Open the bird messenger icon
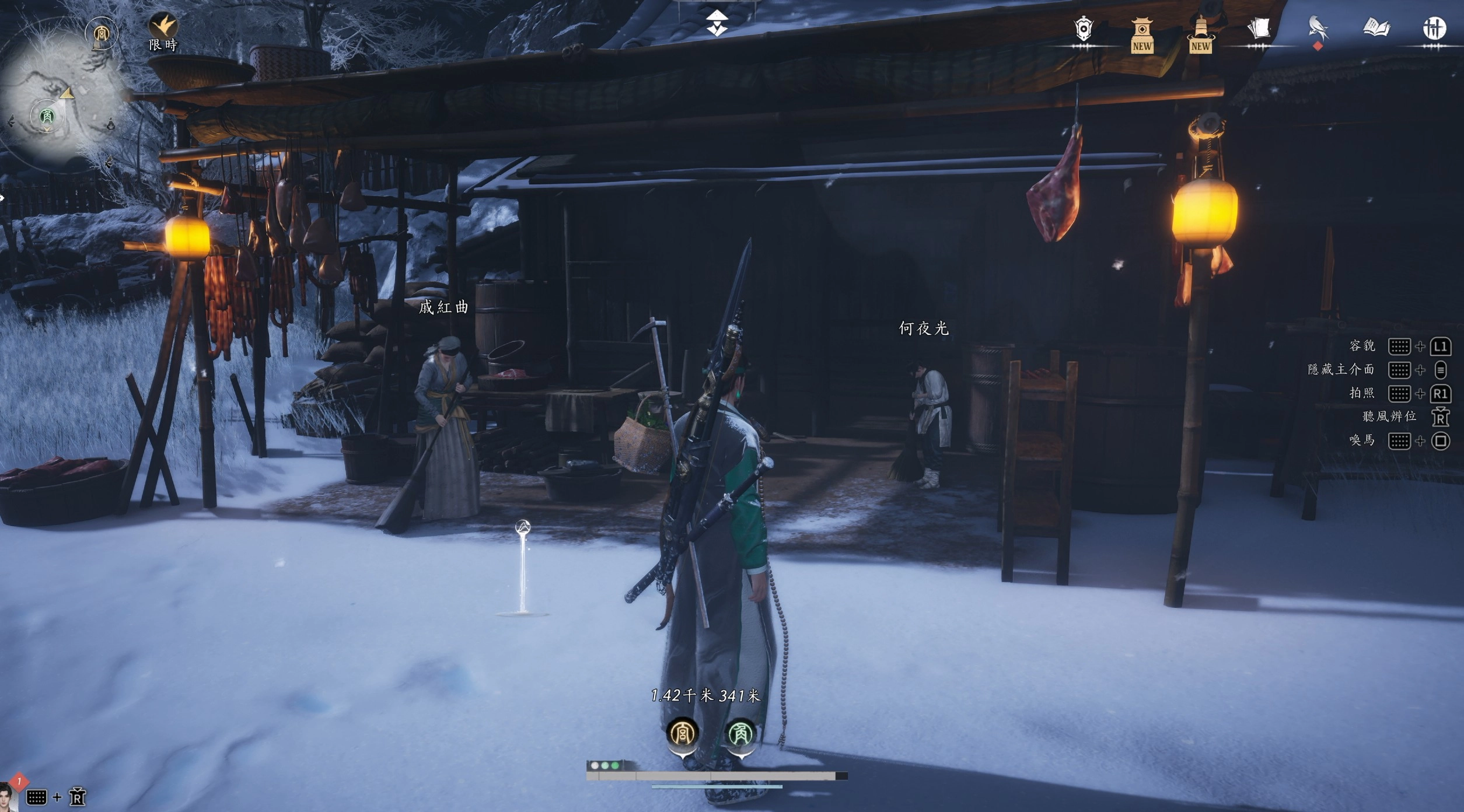Viewport: 1464px width, 812px height. tap(1318, 29)
